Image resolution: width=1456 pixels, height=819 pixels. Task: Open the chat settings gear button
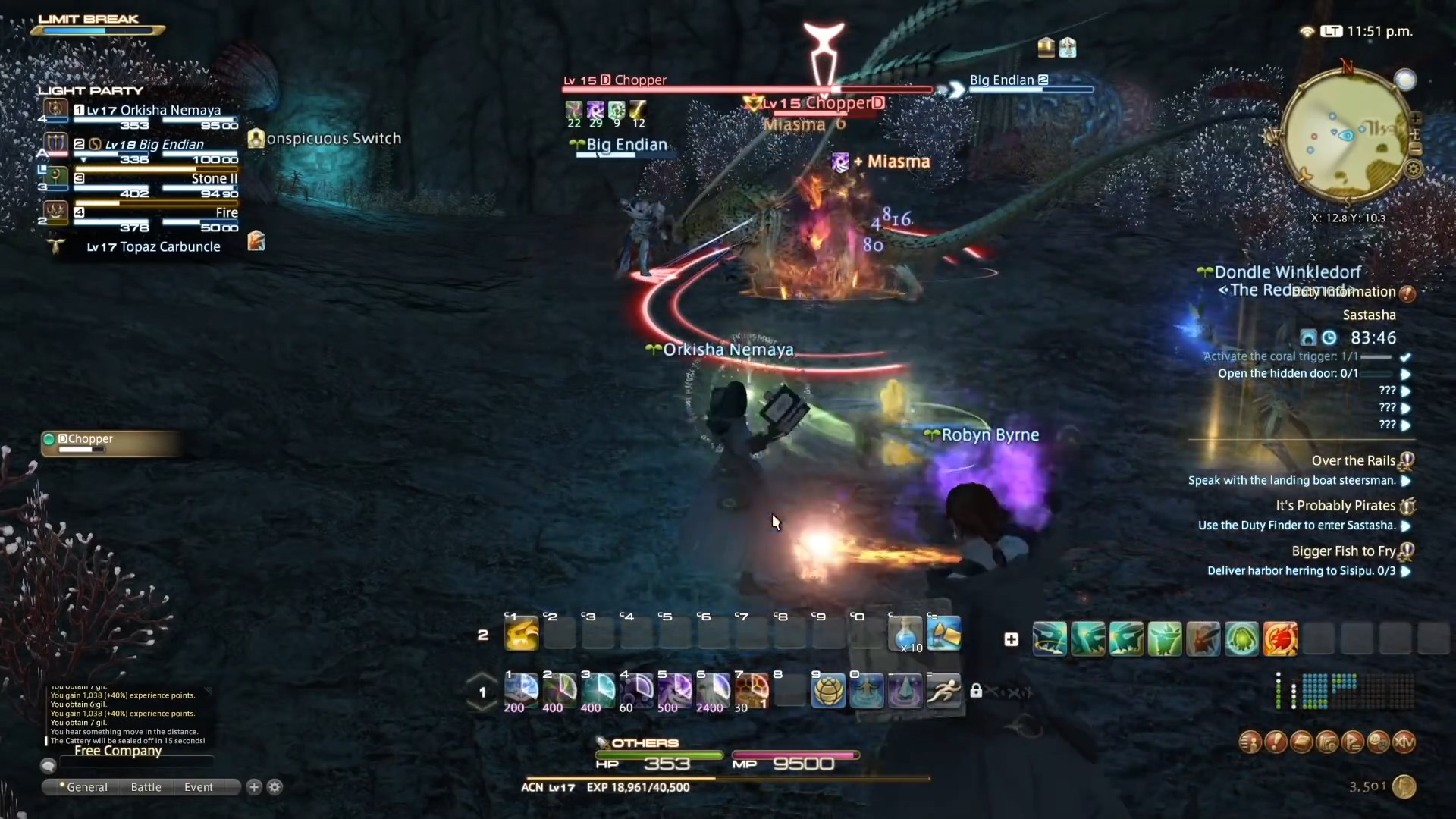[275, 787]
